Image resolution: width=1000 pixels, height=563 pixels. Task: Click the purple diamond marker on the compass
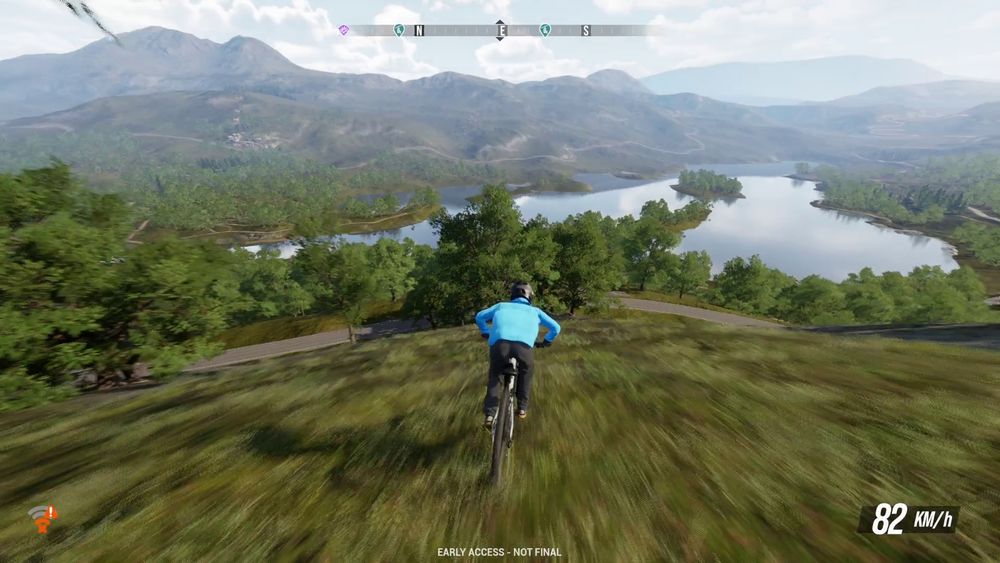[344, 30]
